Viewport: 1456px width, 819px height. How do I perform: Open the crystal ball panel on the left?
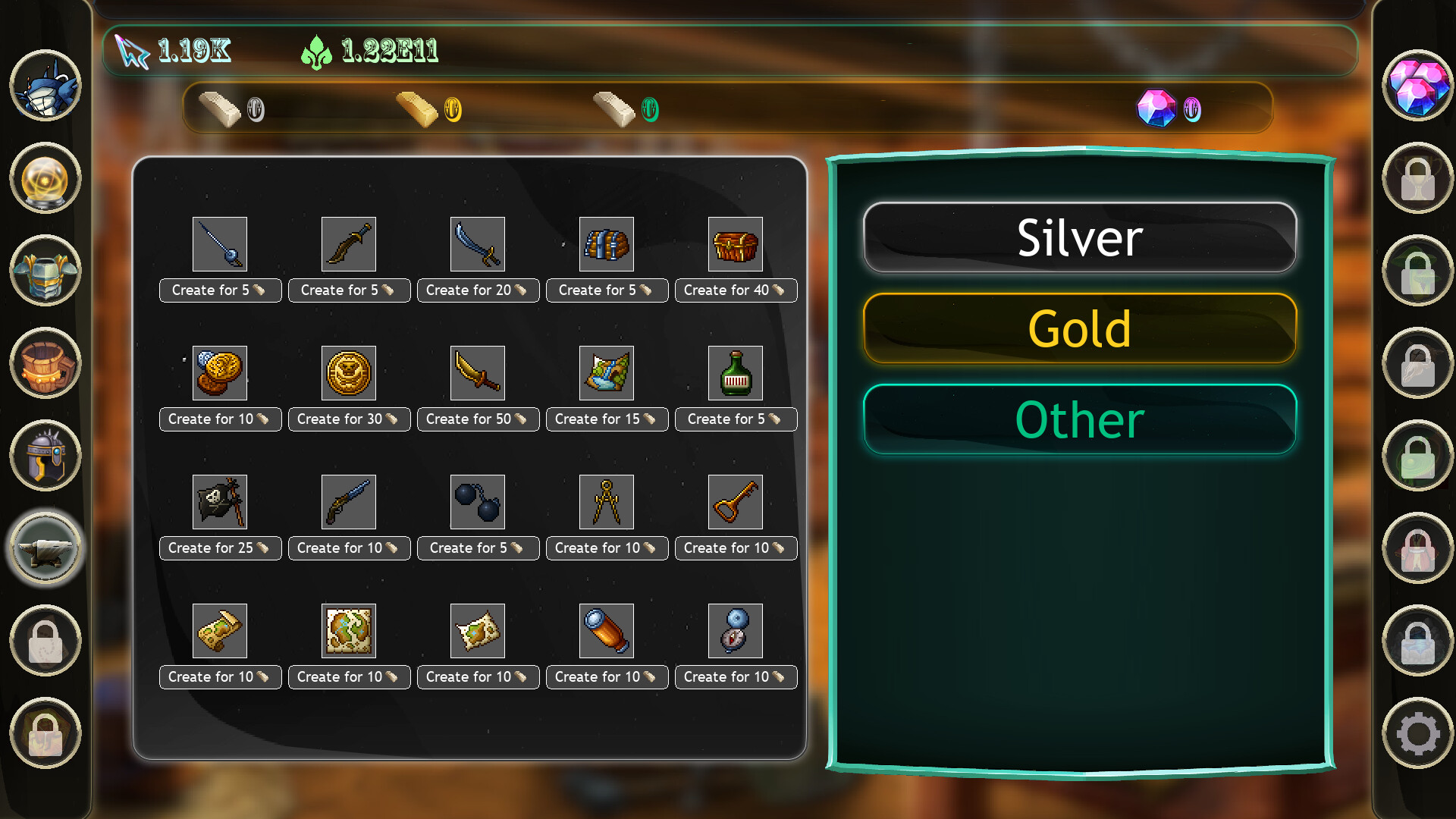(x=45, y=180)
